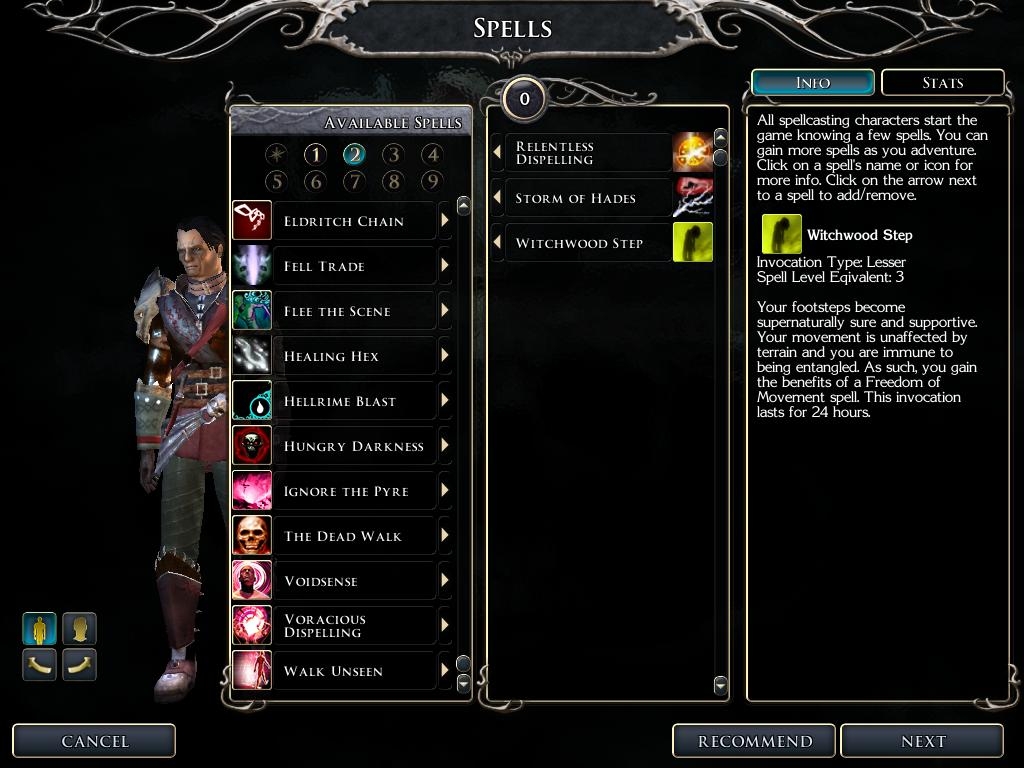This screenshot has height=768, width=1024.
Task: Pick Hungry Darkness in the spell list
Action: coord(353,446)
